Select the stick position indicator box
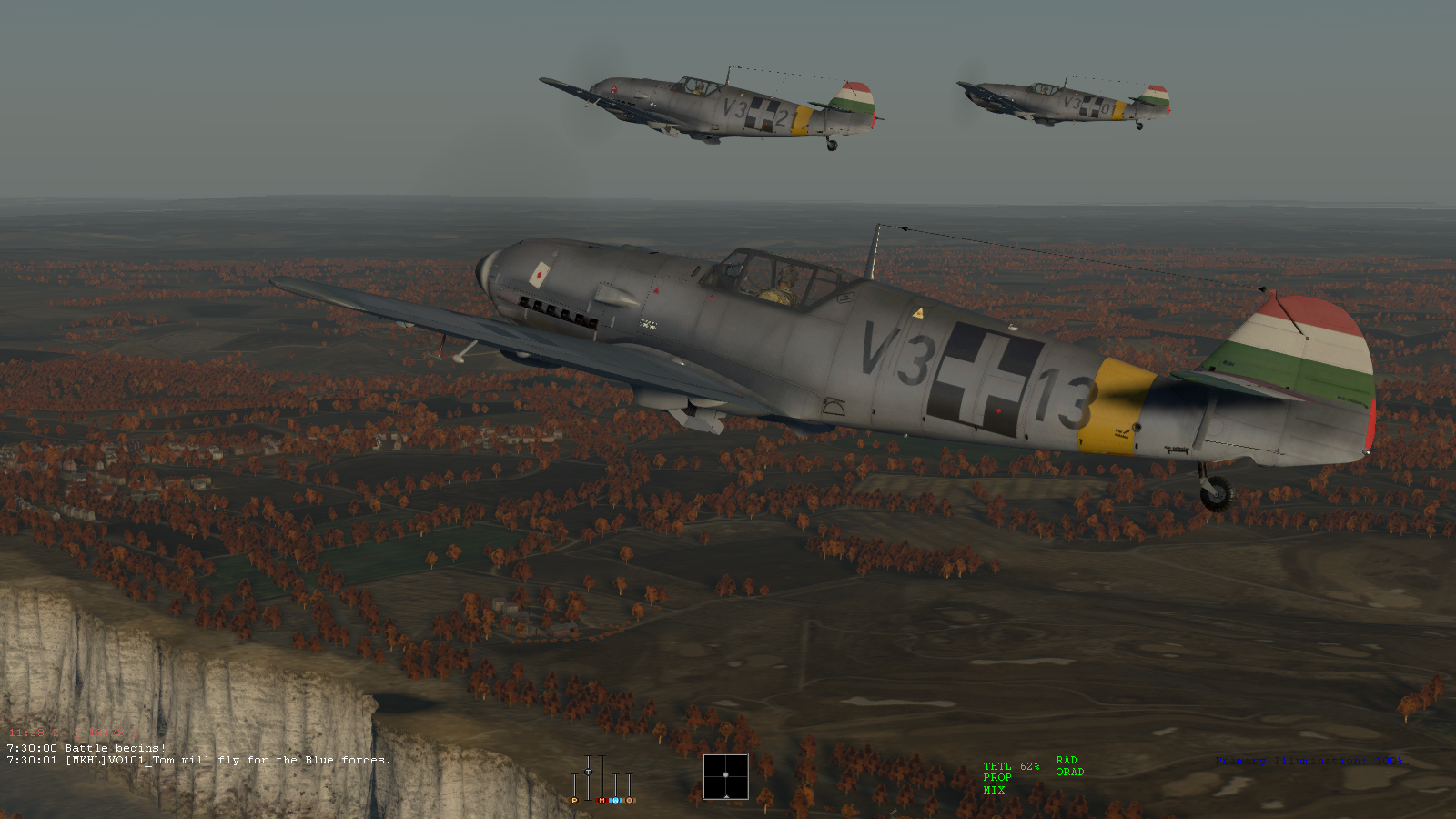The height and width of the screenshot is (819, 1456). tap(725, 776)
